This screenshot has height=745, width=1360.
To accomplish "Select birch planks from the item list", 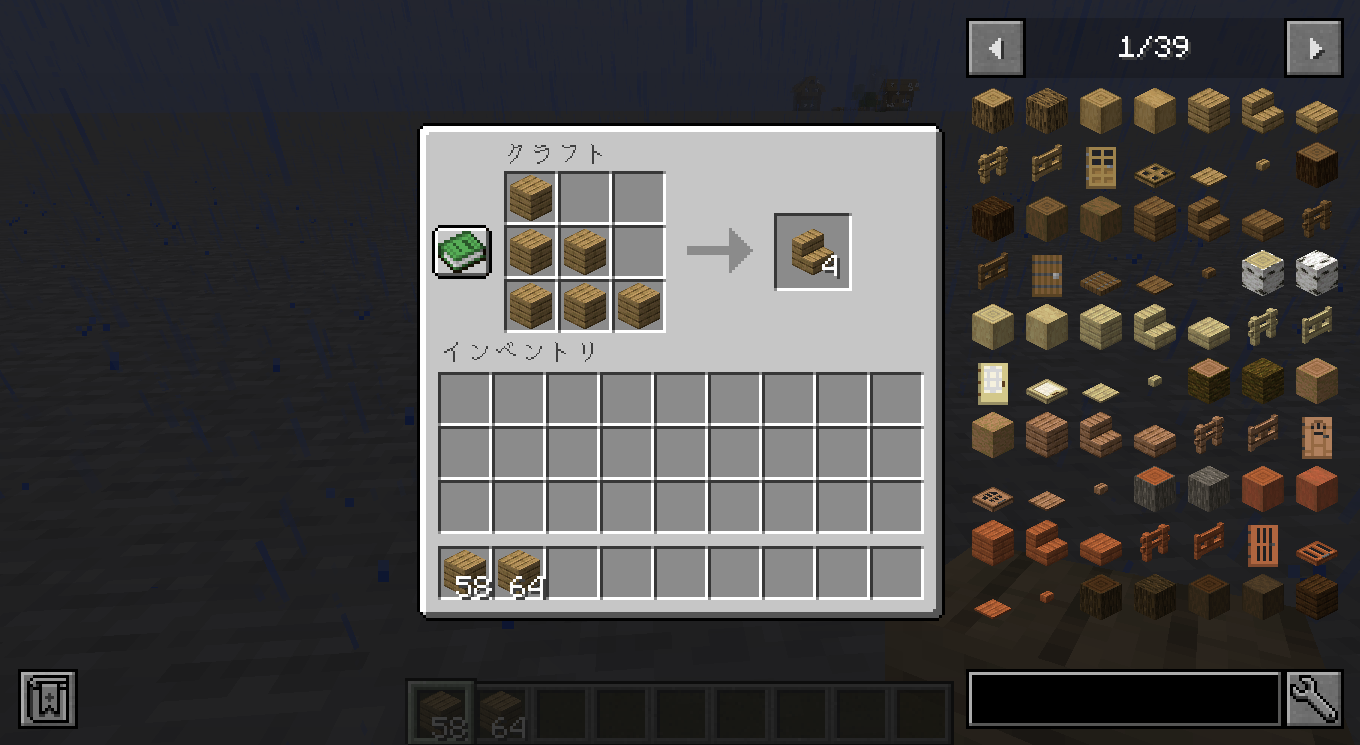I will (x=1100, y=327).
